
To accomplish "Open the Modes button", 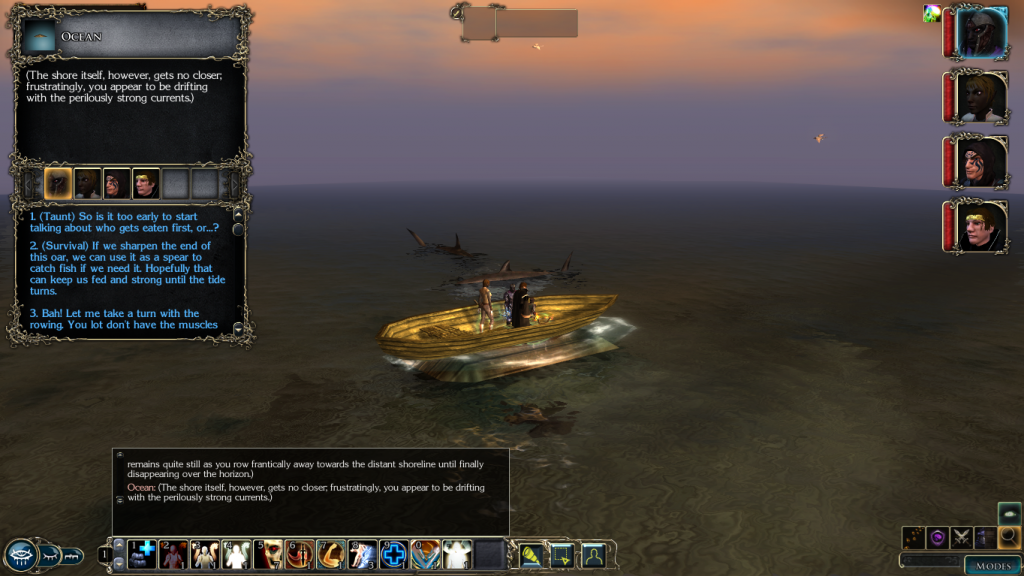I will [992, 565].
